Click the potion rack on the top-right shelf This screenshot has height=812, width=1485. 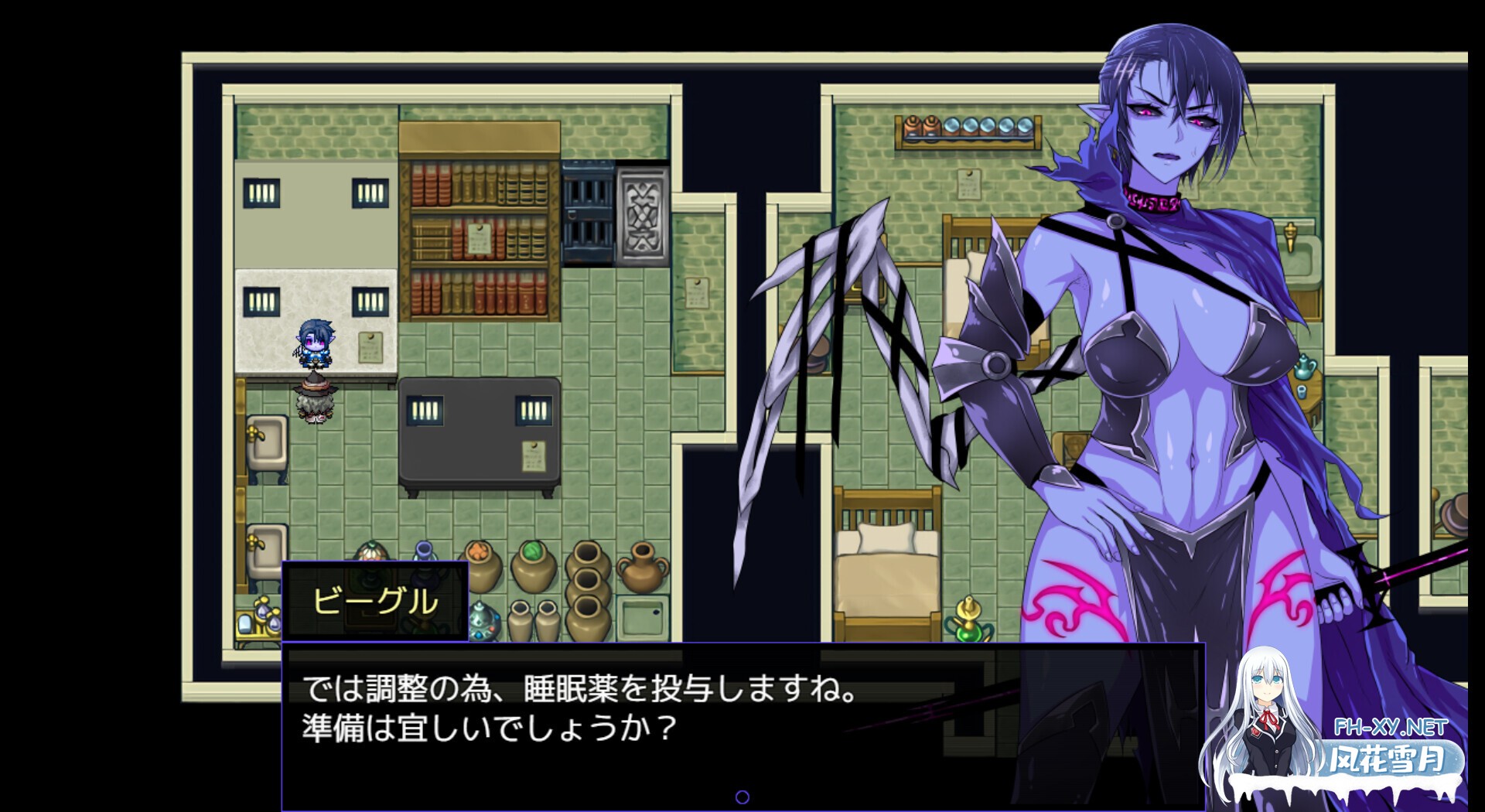(x=967, y=128)
